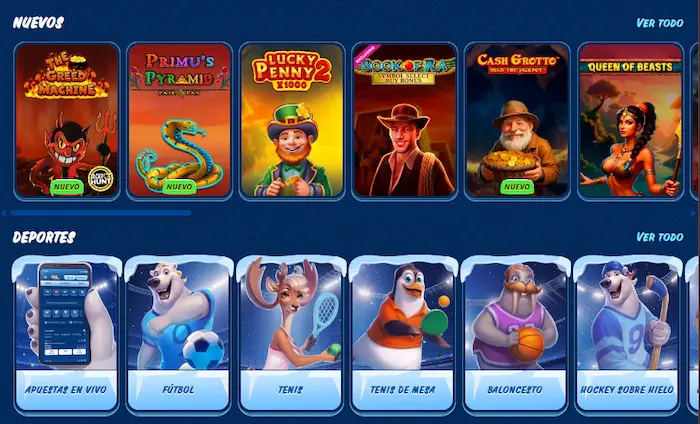Open the Book of Ra game
The width and height of the screenshot is (700, 424).
point(405,120)
